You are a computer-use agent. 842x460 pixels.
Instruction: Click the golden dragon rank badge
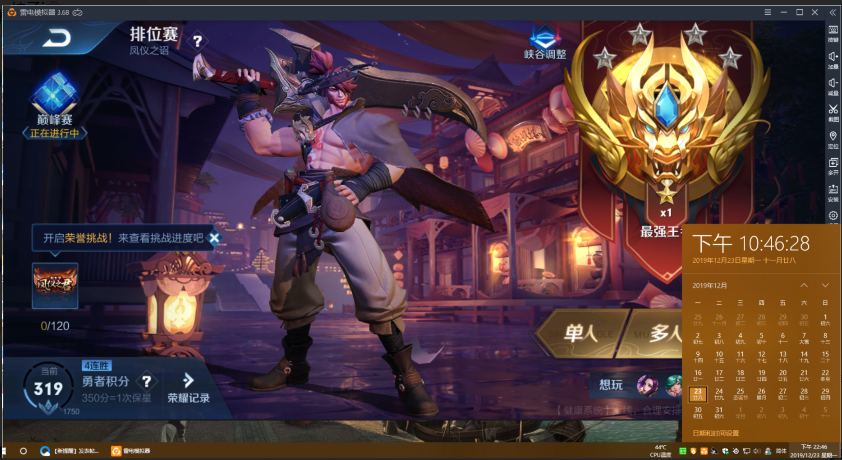[666, 120]
